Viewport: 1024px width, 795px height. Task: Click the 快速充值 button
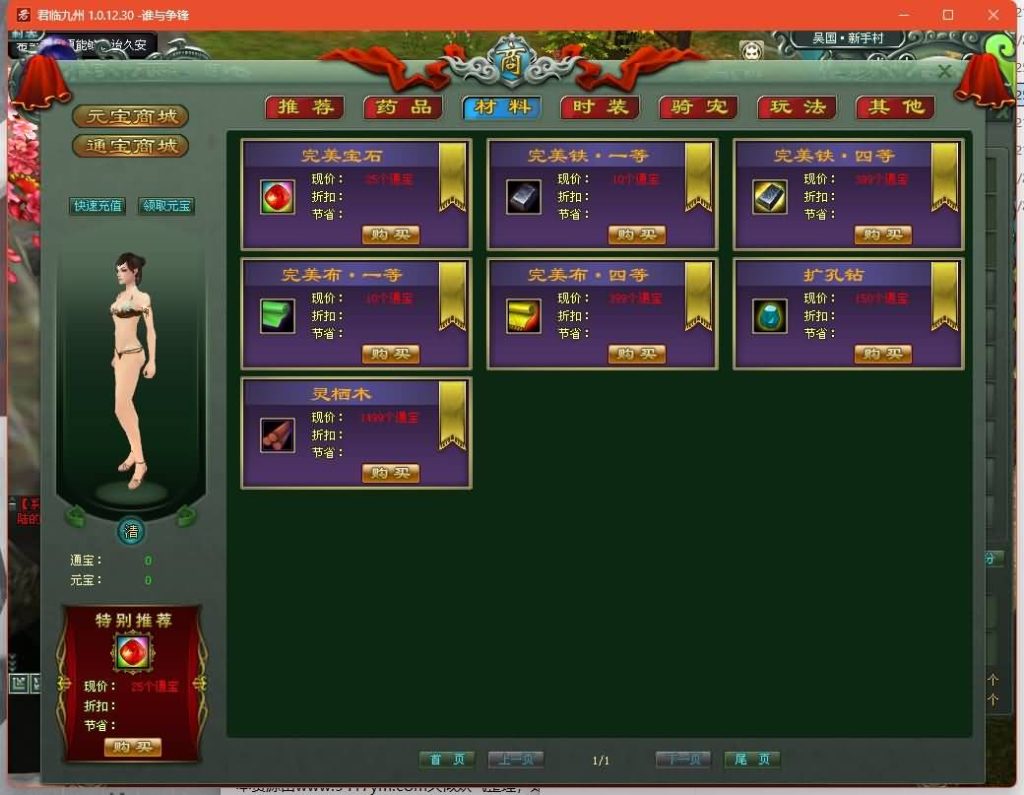pyautogui.click(x=98, y=206)
